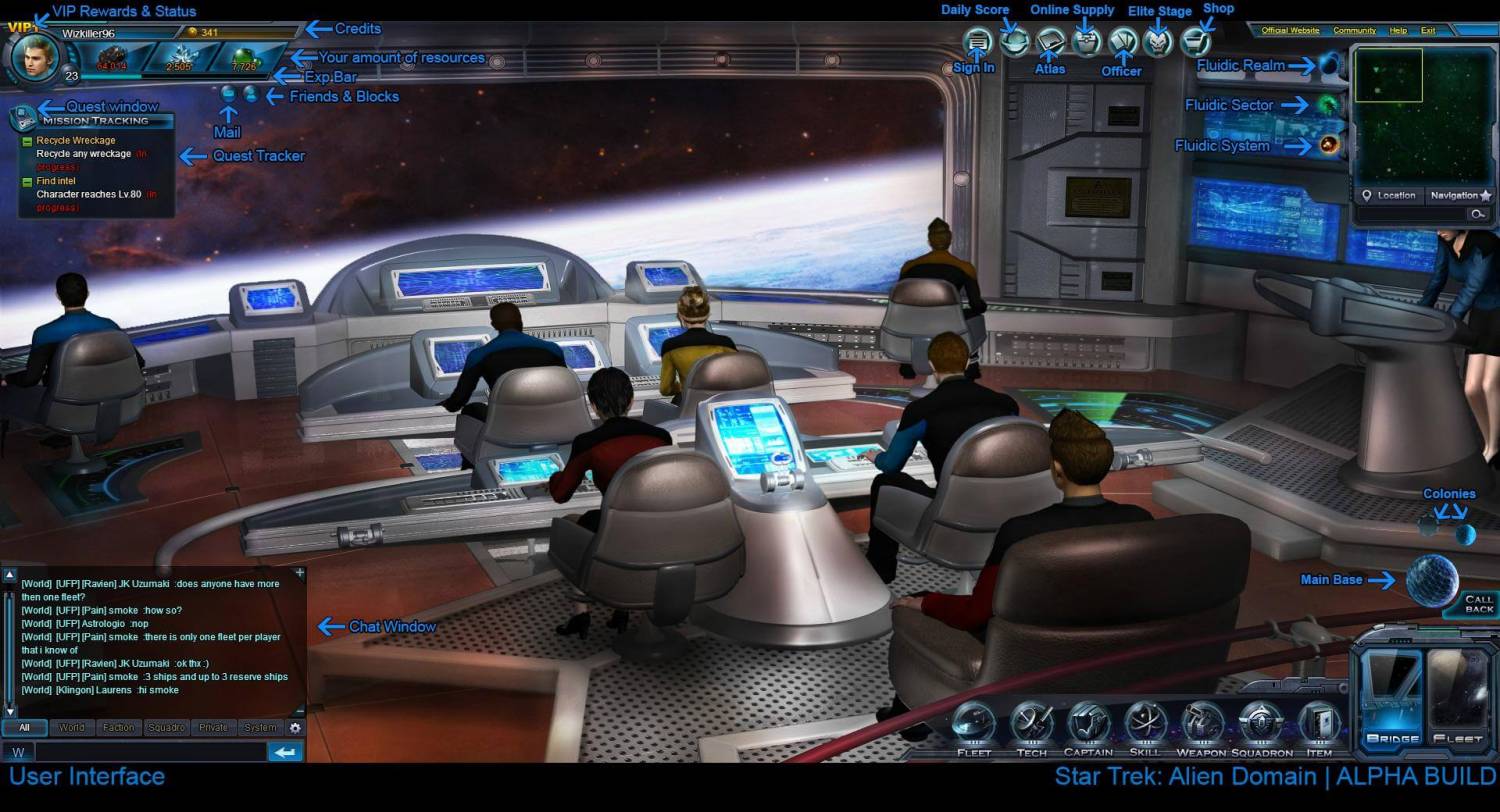
Task: Open the Tech menu
Action: point(1031,727)
